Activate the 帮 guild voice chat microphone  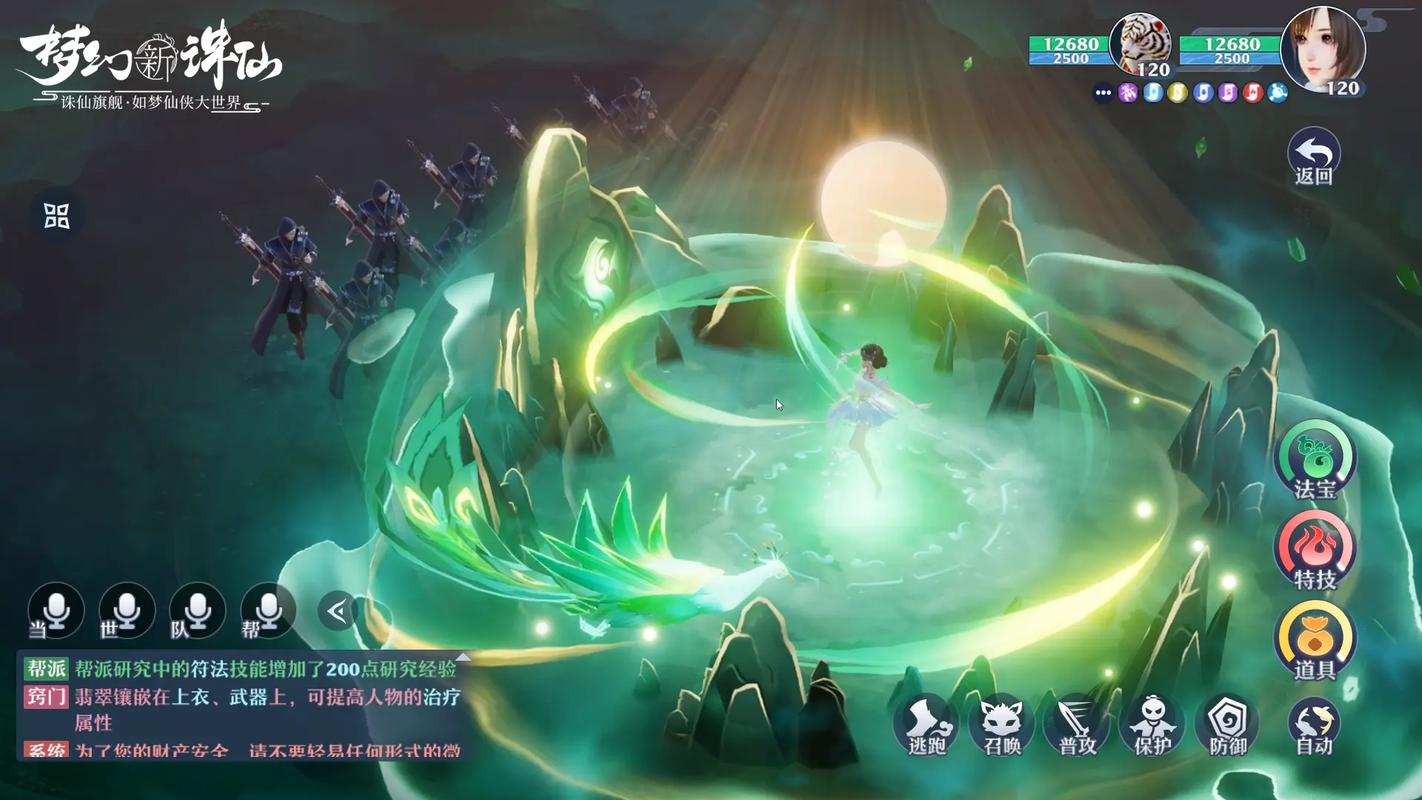(268, 610)
